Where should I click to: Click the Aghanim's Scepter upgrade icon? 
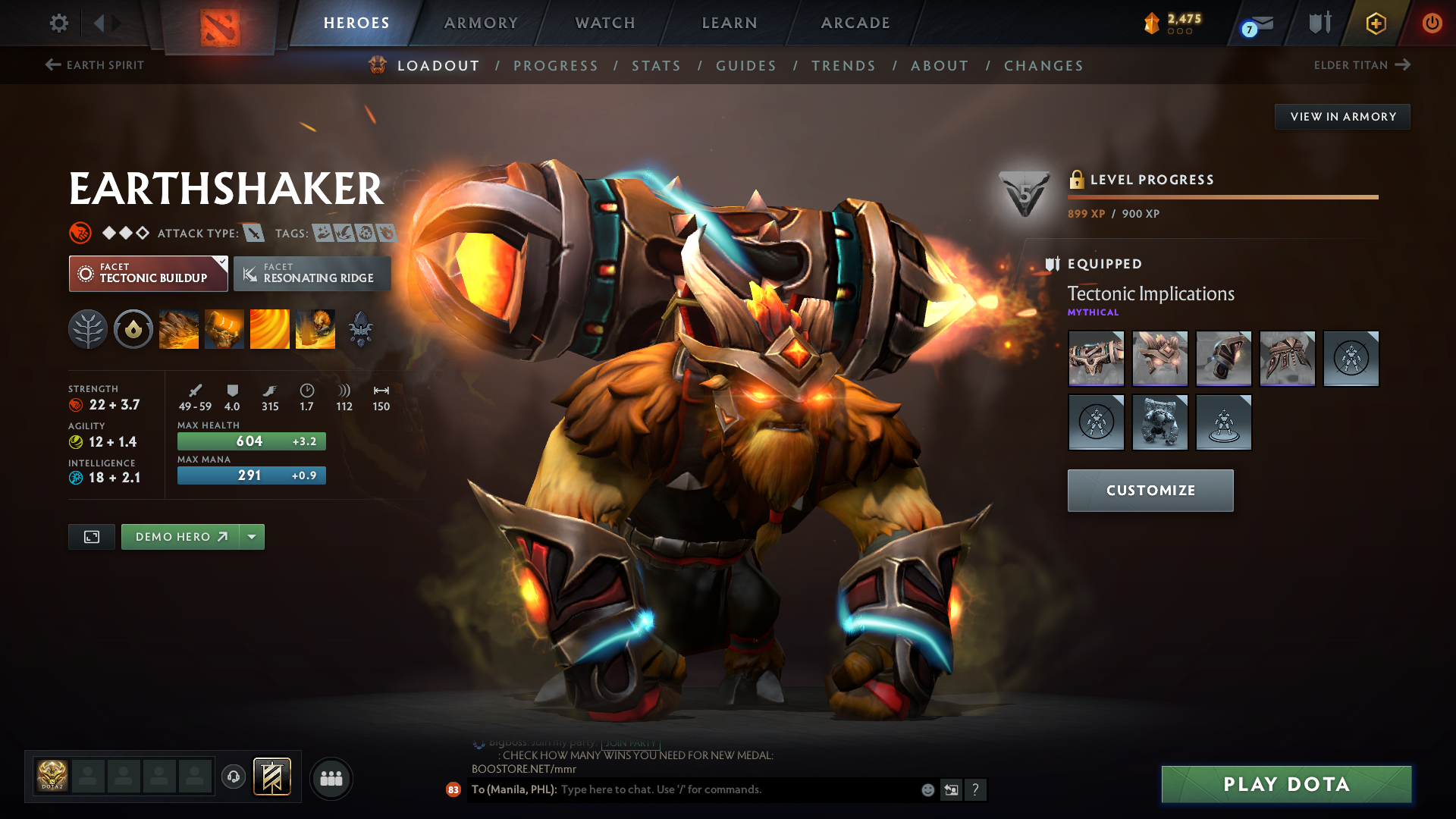pos(362,329)
